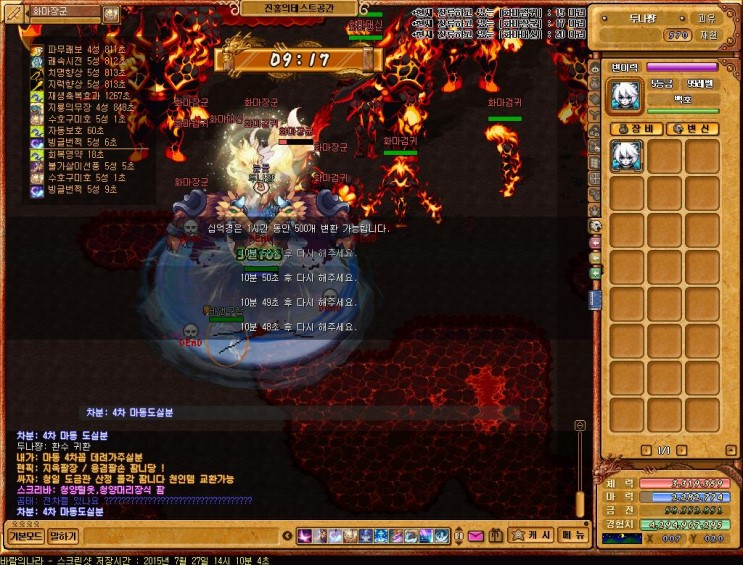Click the 기본모드 chat mode button
The width and height of the screenshot is (743, 565).
pyautogui.click(x=23, y=535)
